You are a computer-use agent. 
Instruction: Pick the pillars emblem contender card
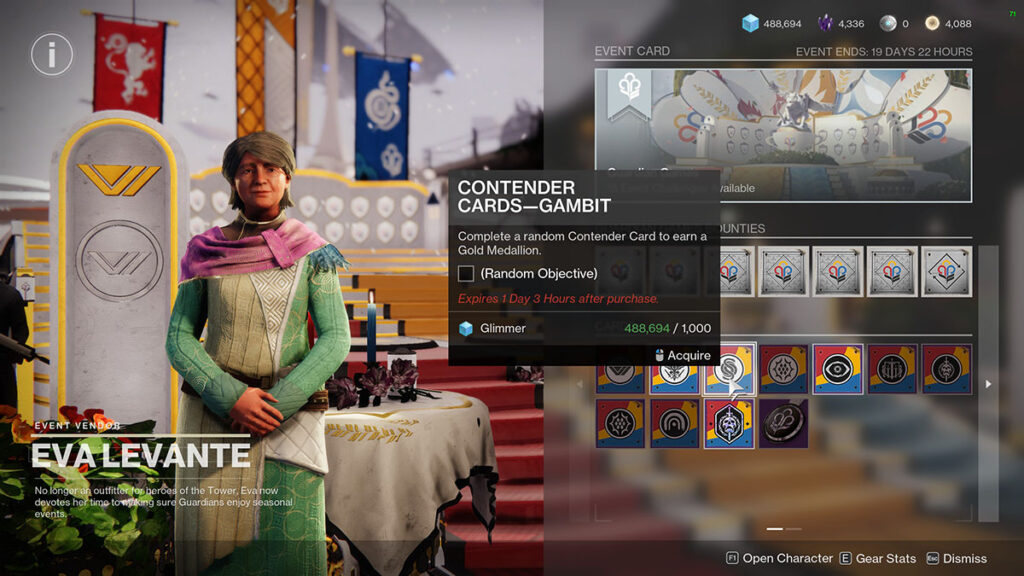click(x=891, y=369)
